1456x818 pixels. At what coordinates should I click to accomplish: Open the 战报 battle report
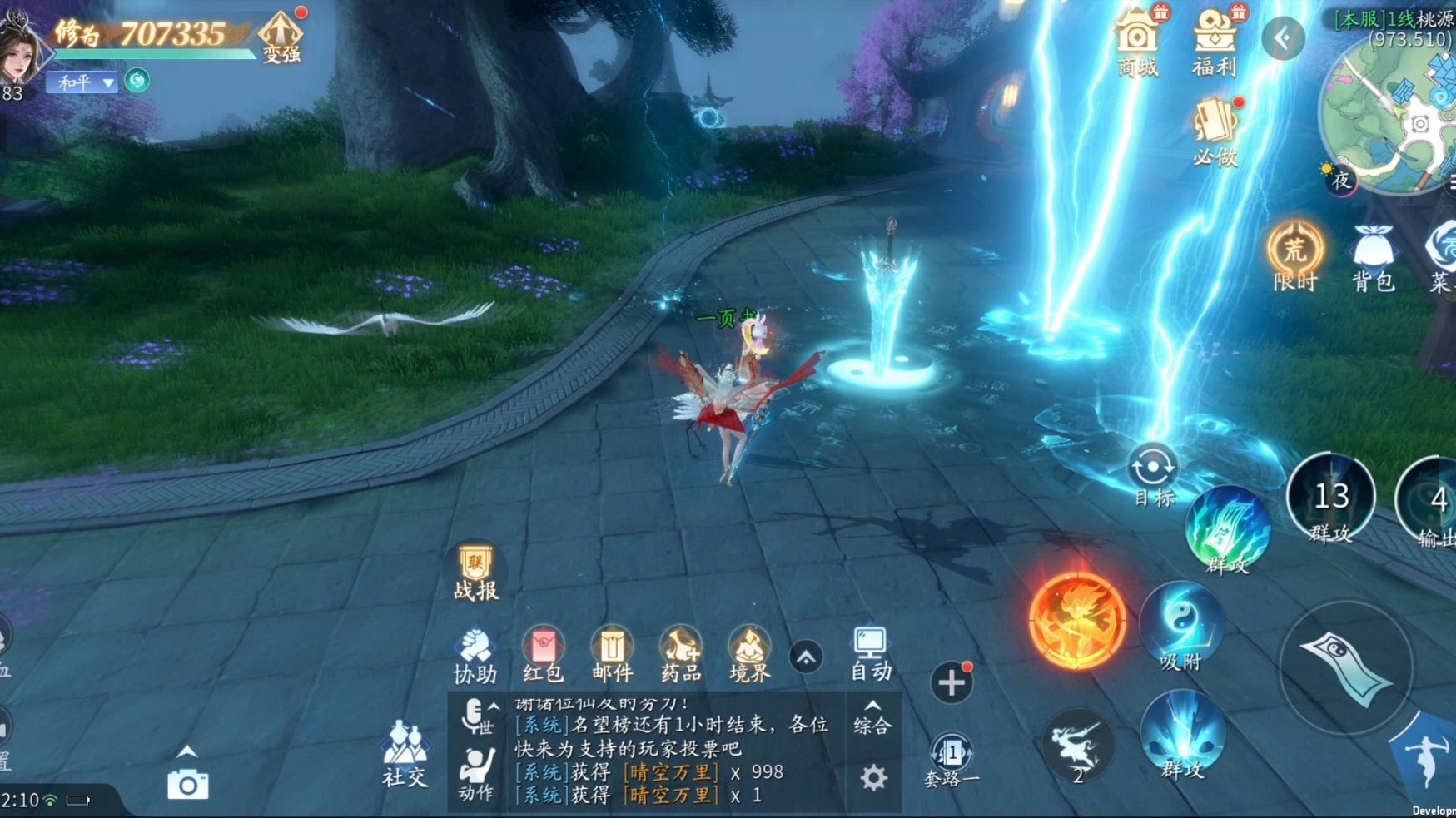(475, 573)
